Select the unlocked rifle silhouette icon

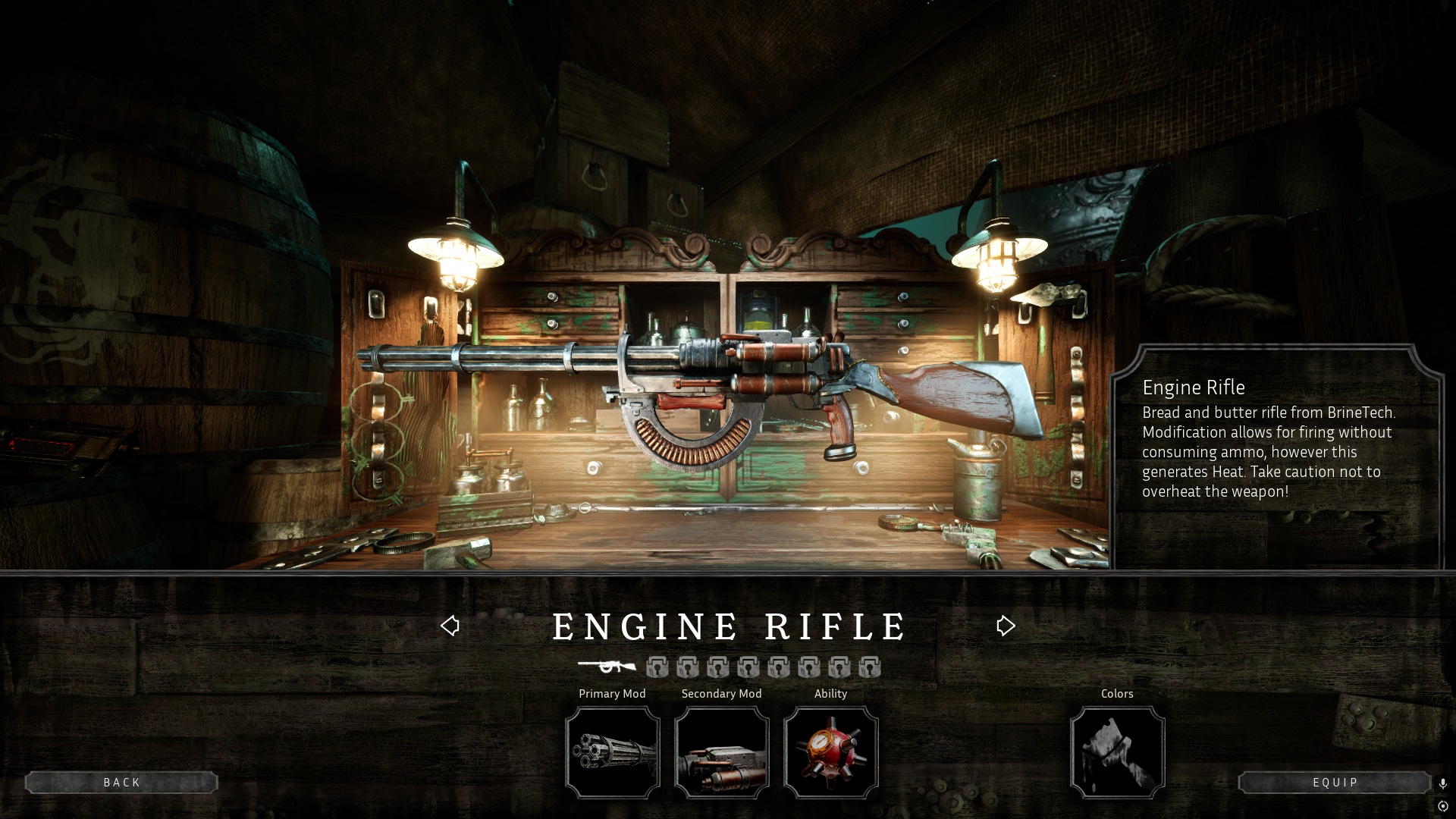[607, 667]
